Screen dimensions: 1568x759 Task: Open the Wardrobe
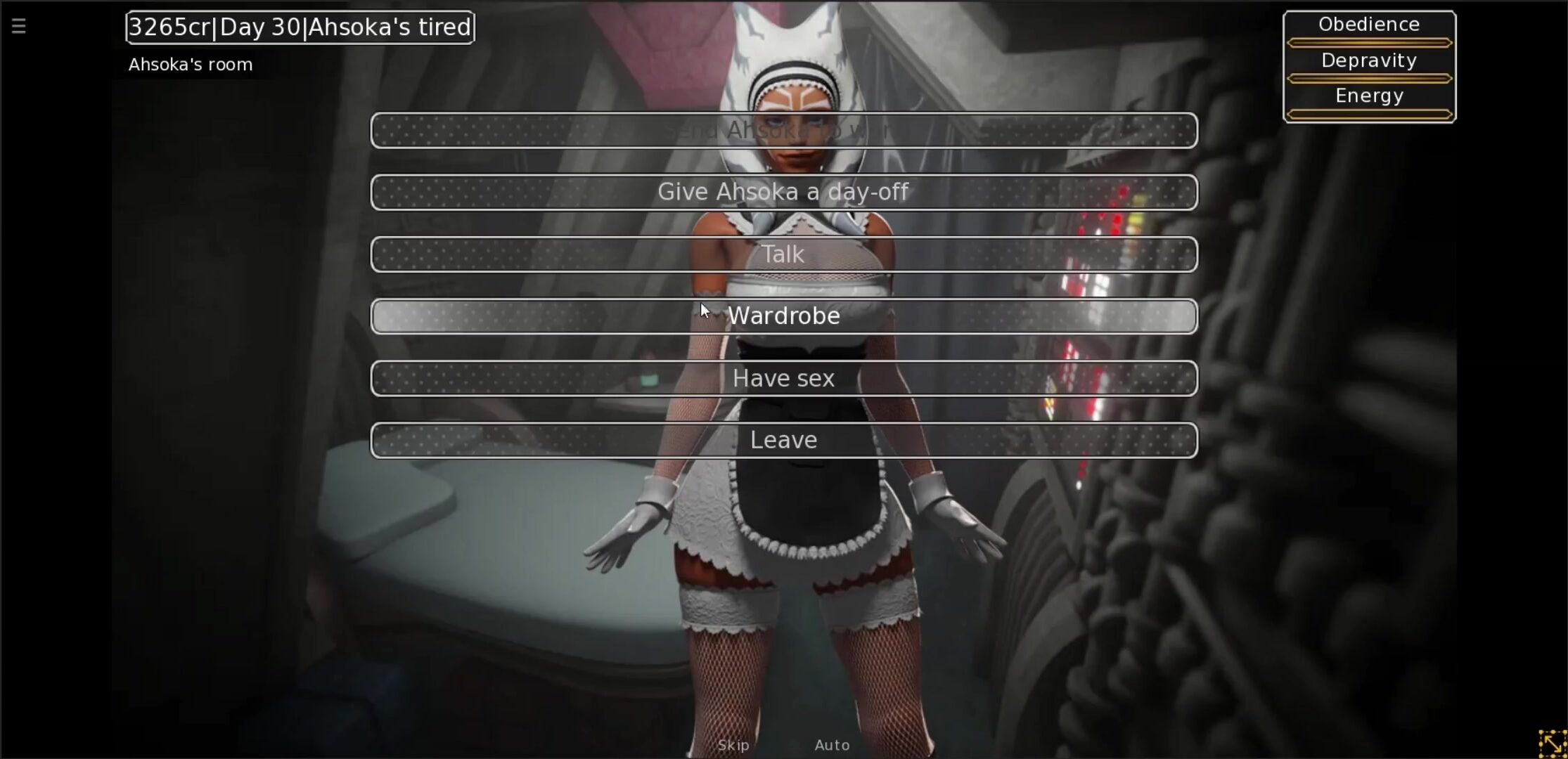[x=783, y=316]
